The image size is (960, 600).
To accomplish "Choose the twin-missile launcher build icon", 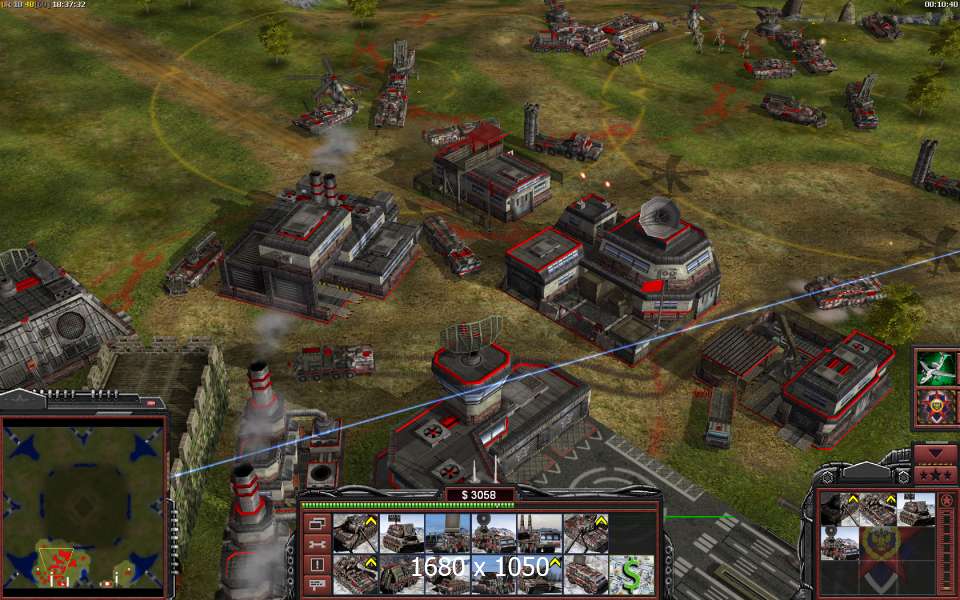I will [540, 532].
